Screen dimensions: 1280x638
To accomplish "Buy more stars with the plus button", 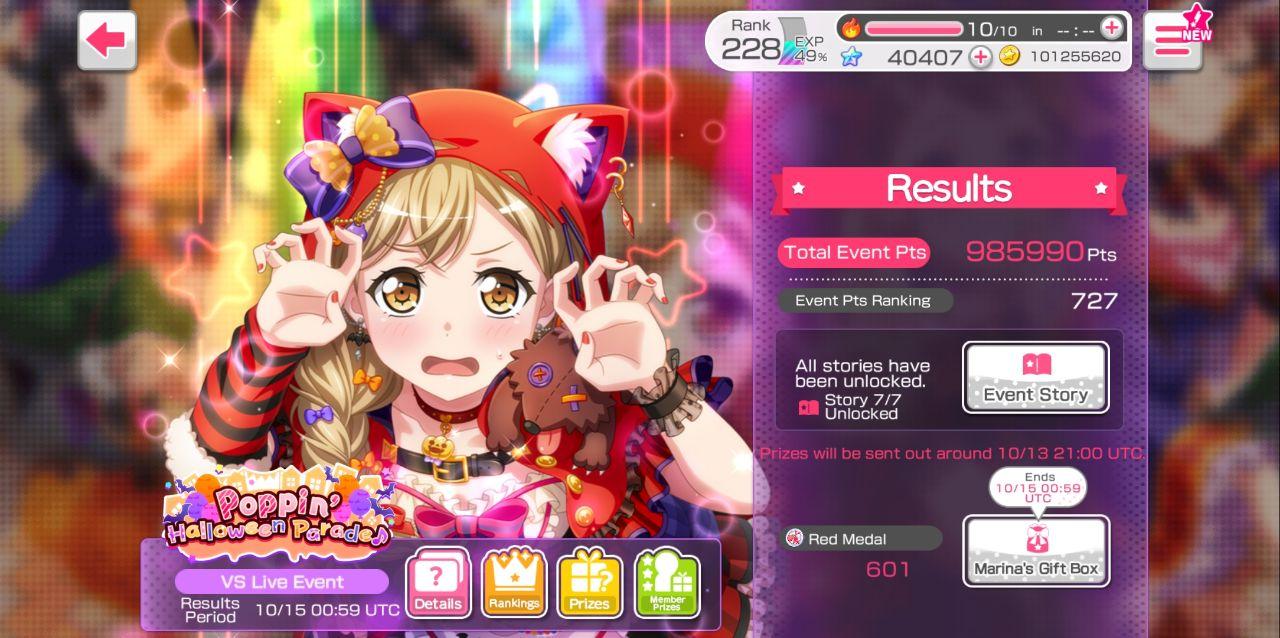I will click(x=980, y=57).
